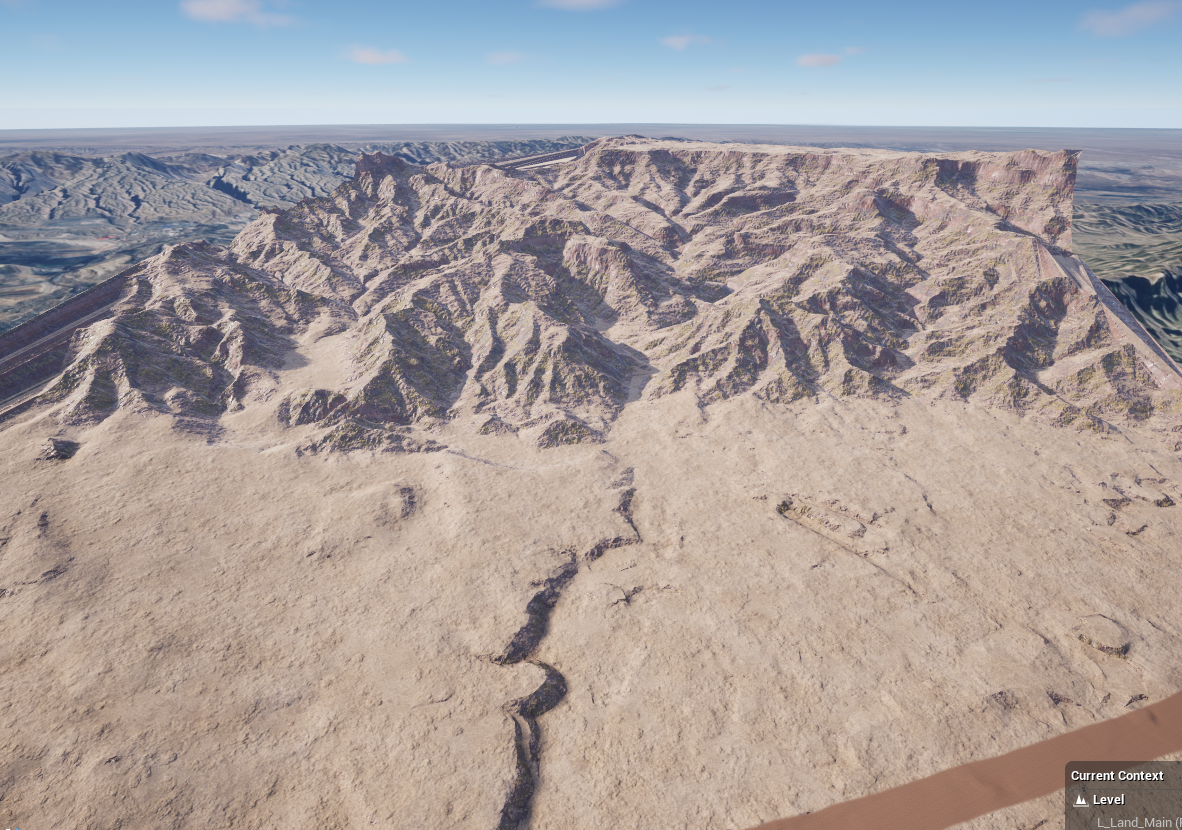Click the Level entry in Current Context
The height and width of the screenshot is (830, 1182).
(1107, 800)
